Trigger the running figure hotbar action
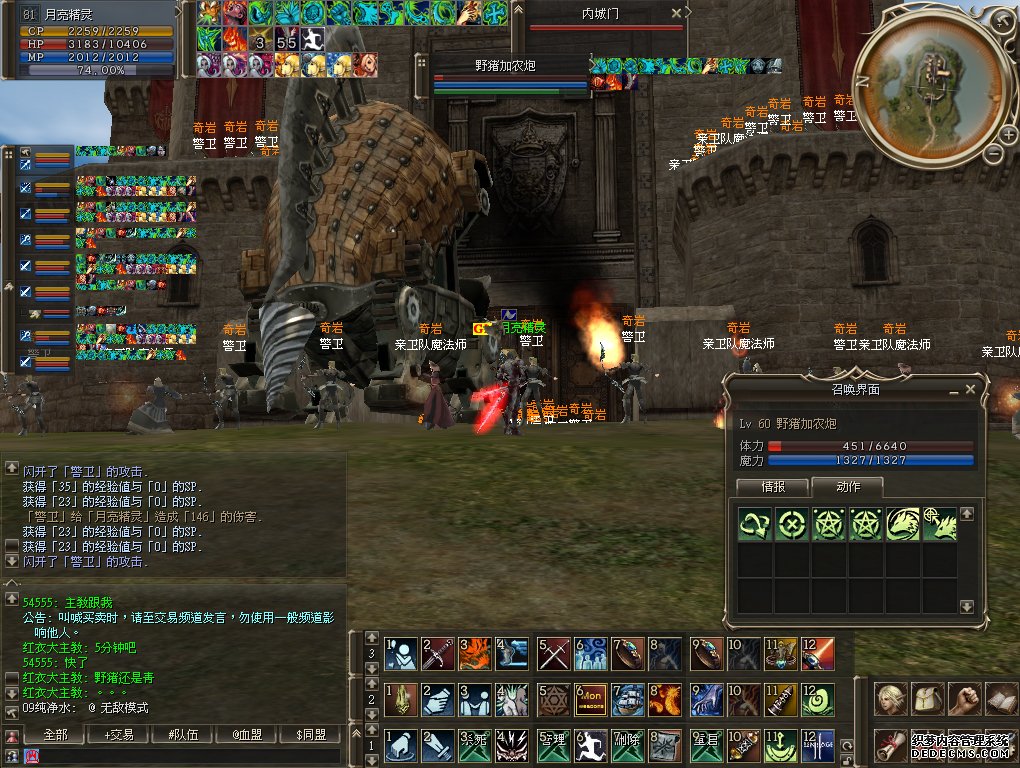The height and width of the screenshot is (768, 1020). pos(591,744)
